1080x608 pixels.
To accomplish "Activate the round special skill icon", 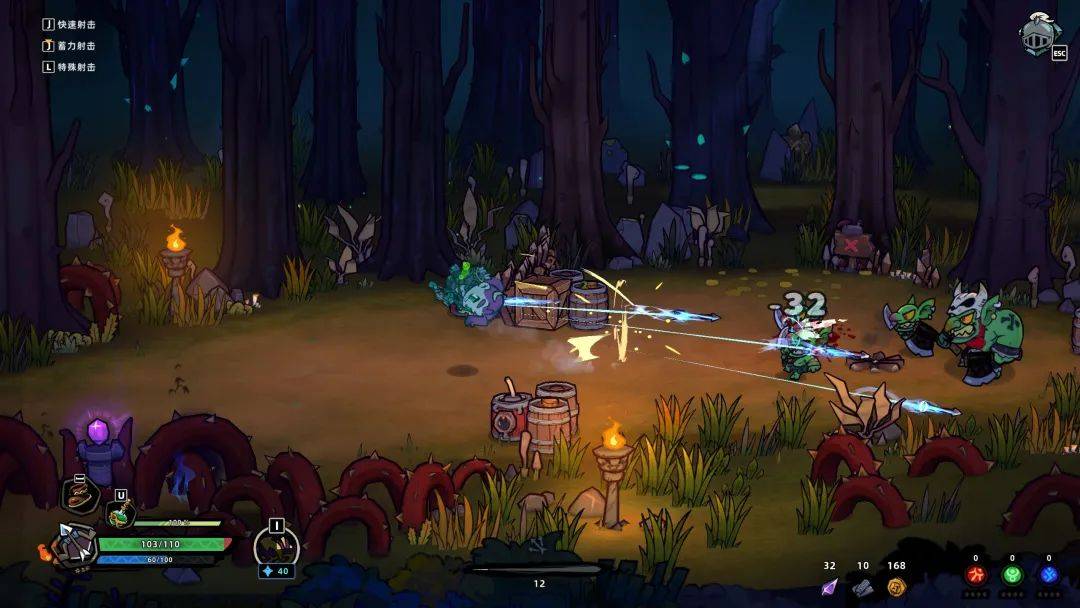I will point(276,546).
